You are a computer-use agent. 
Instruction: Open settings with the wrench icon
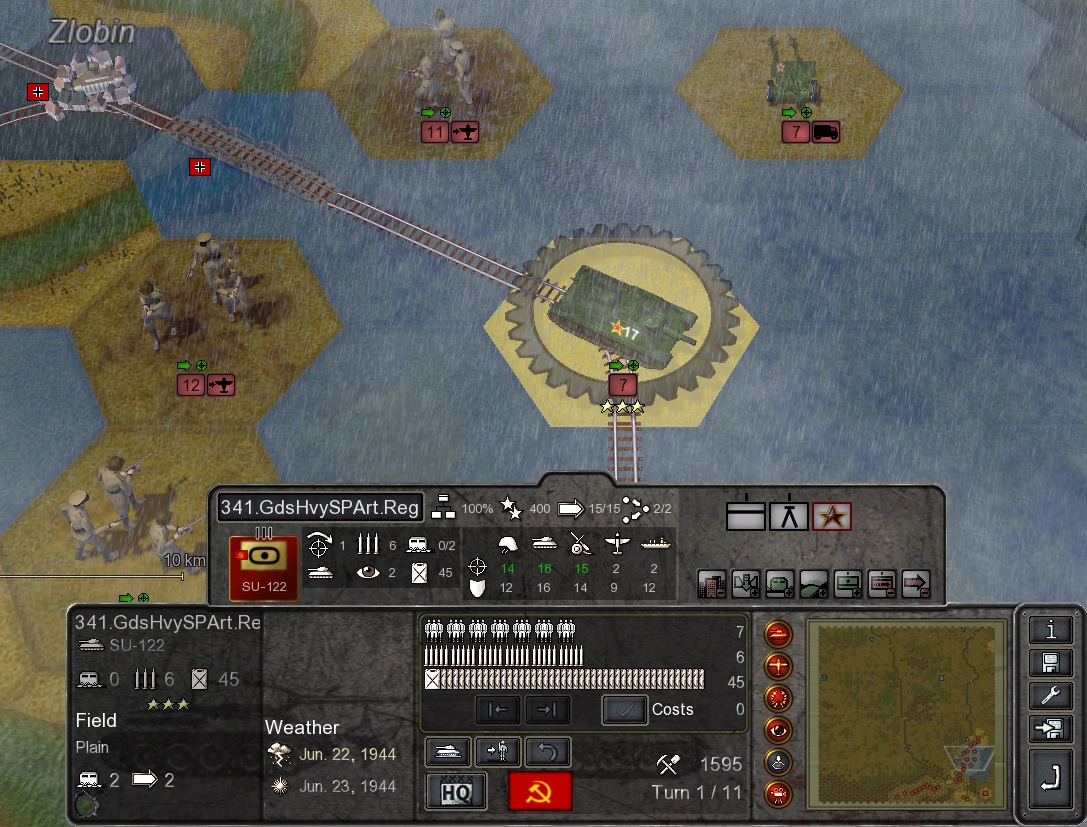pos(1050,696)
